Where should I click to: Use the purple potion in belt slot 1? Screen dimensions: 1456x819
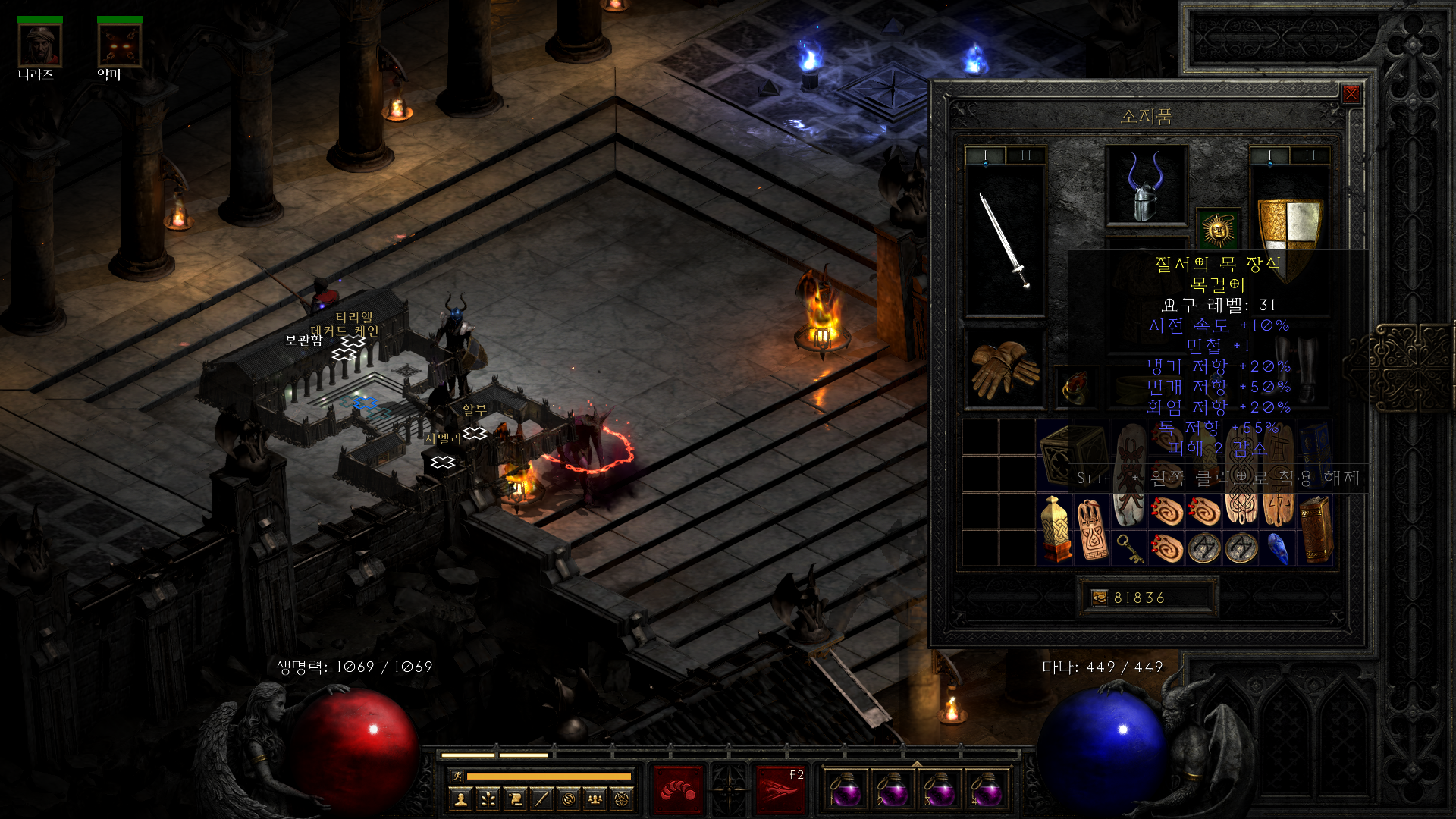pos(846,790)
